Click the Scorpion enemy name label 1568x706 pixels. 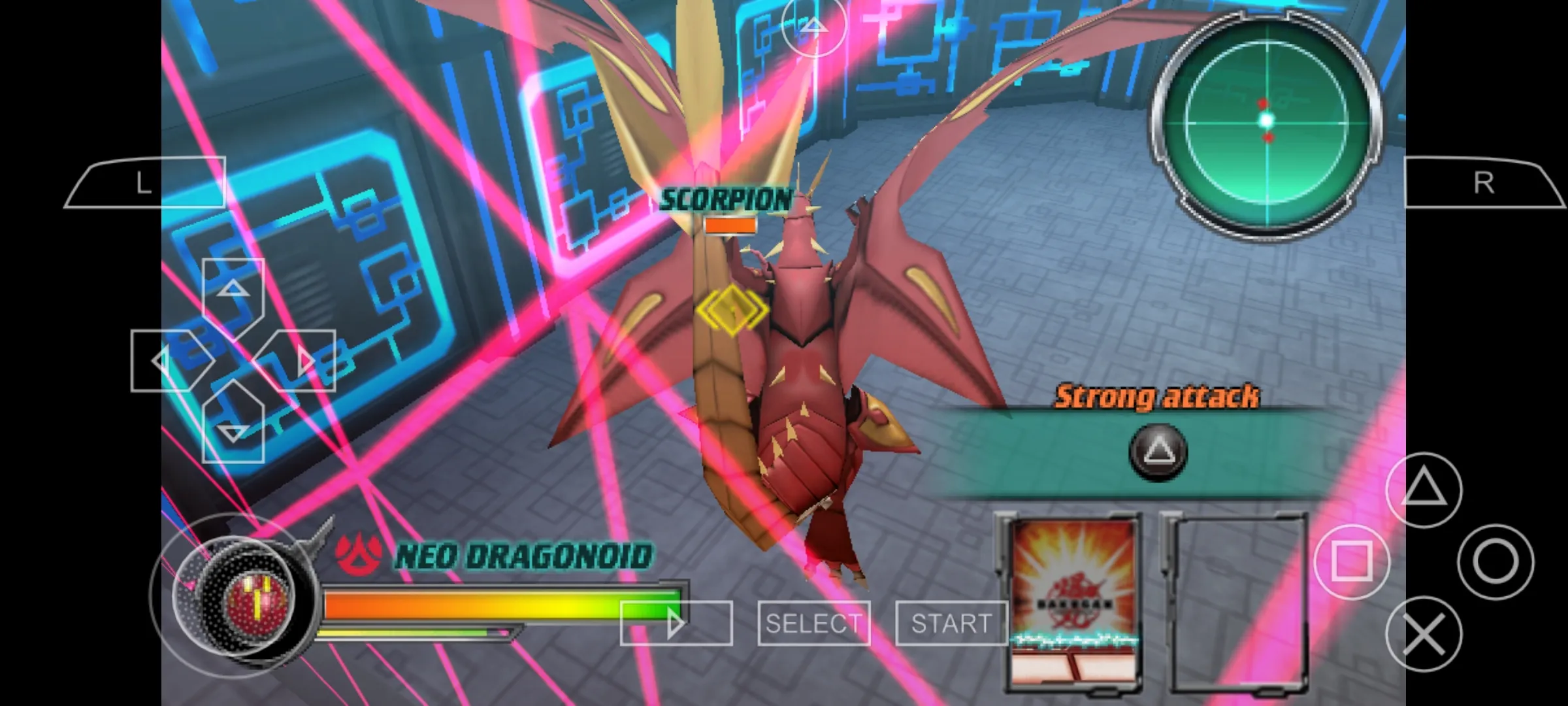(x=727, y=200)
